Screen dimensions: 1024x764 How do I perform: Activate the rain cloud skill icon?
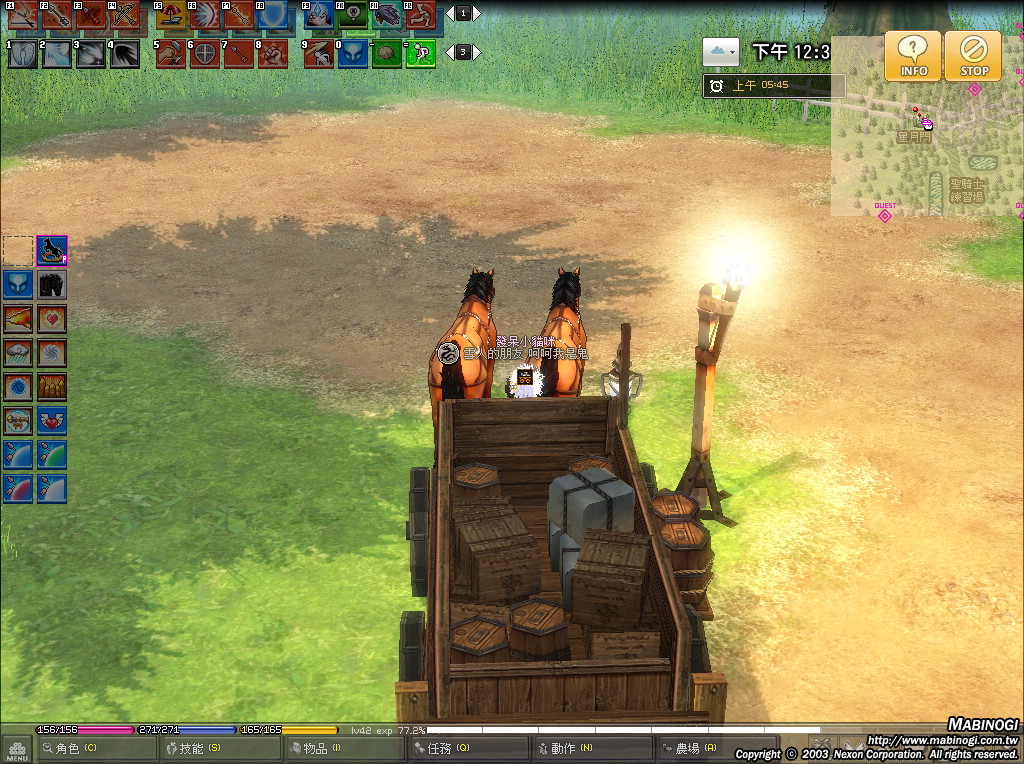[18, 353]
